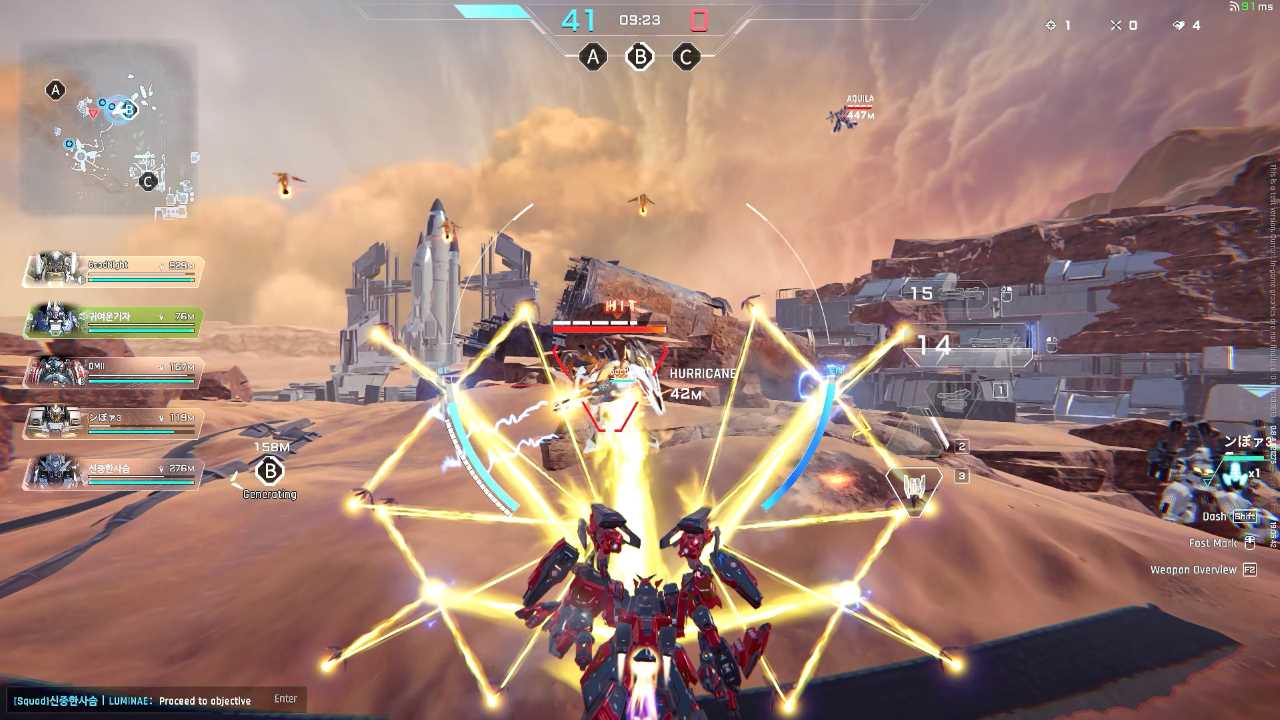1280x720 pixels.
Task: Select objective A hexagon in top bar
Action: point(593,57)
